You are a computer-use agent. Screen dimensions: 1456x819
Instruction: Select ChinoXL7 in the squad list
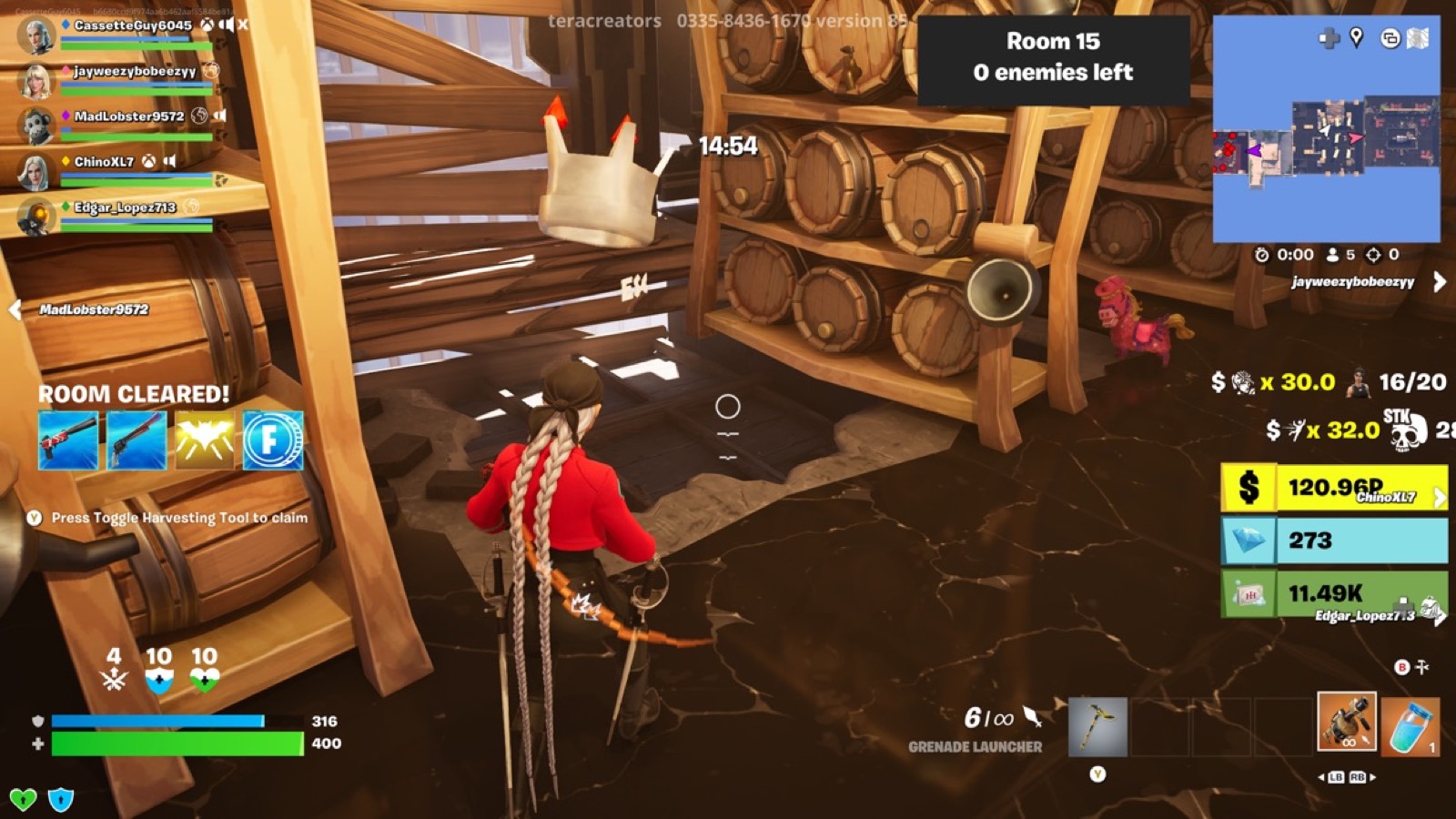pyautogui.click(x=104, y=162)
